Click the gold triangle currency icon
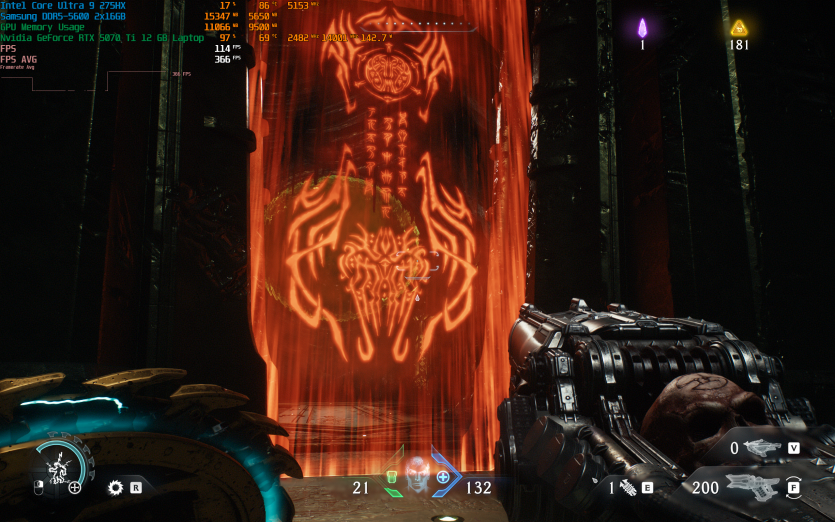835x522 pixels. (x=739, y=28)
